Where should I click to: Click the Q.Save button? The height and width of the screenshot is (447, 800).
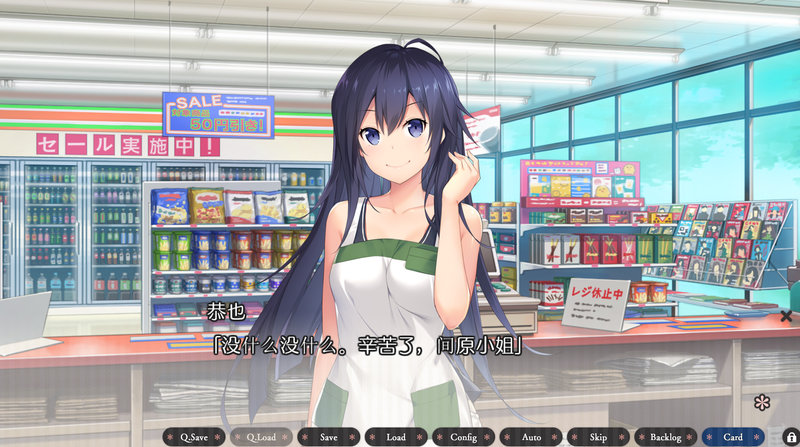(194, 437)
